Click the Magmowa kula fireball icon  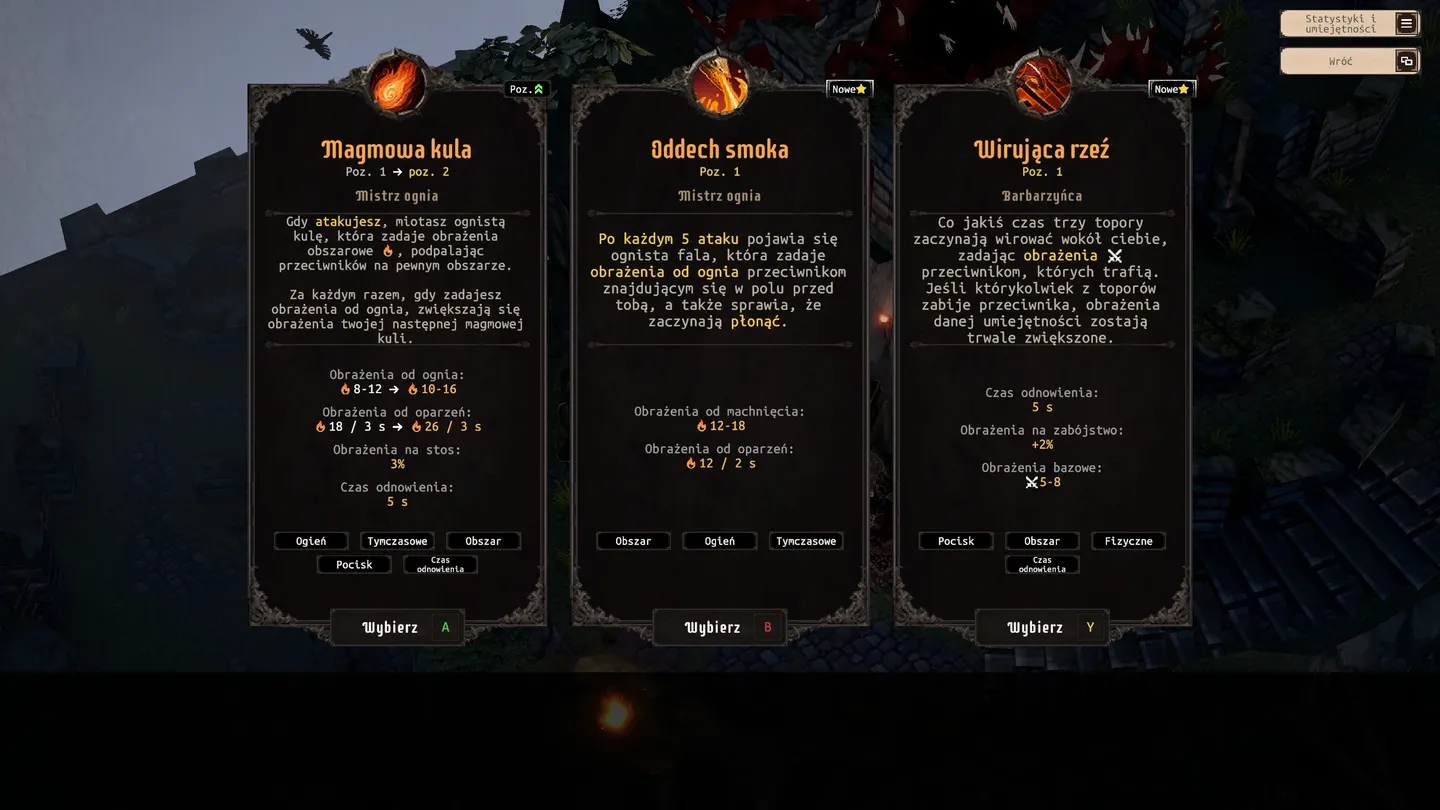398,86
